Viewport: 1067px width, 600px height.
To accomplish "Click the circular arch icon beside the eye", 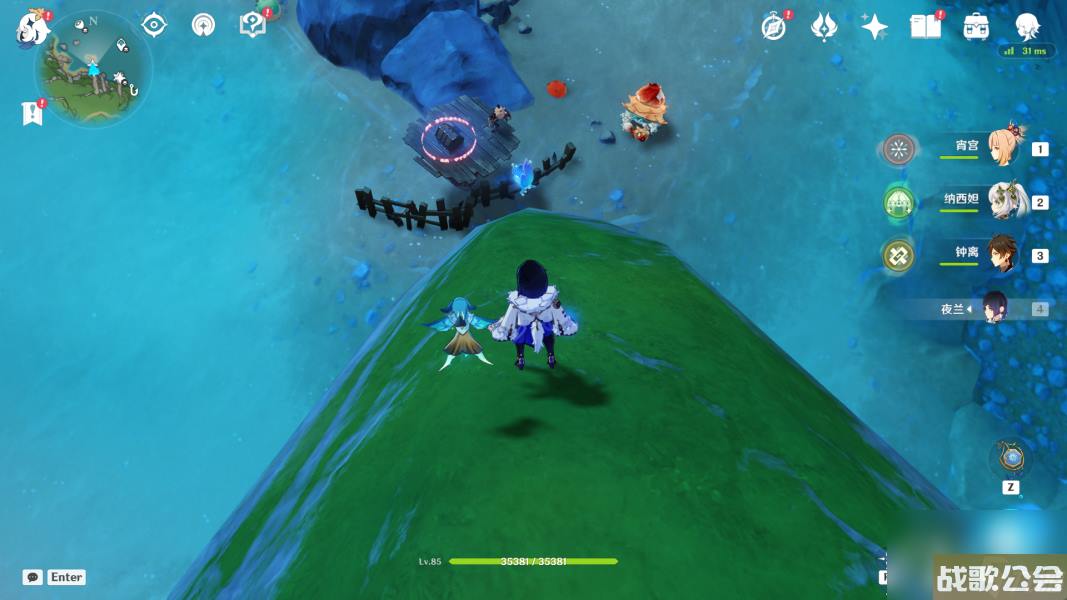I will 203,24.
